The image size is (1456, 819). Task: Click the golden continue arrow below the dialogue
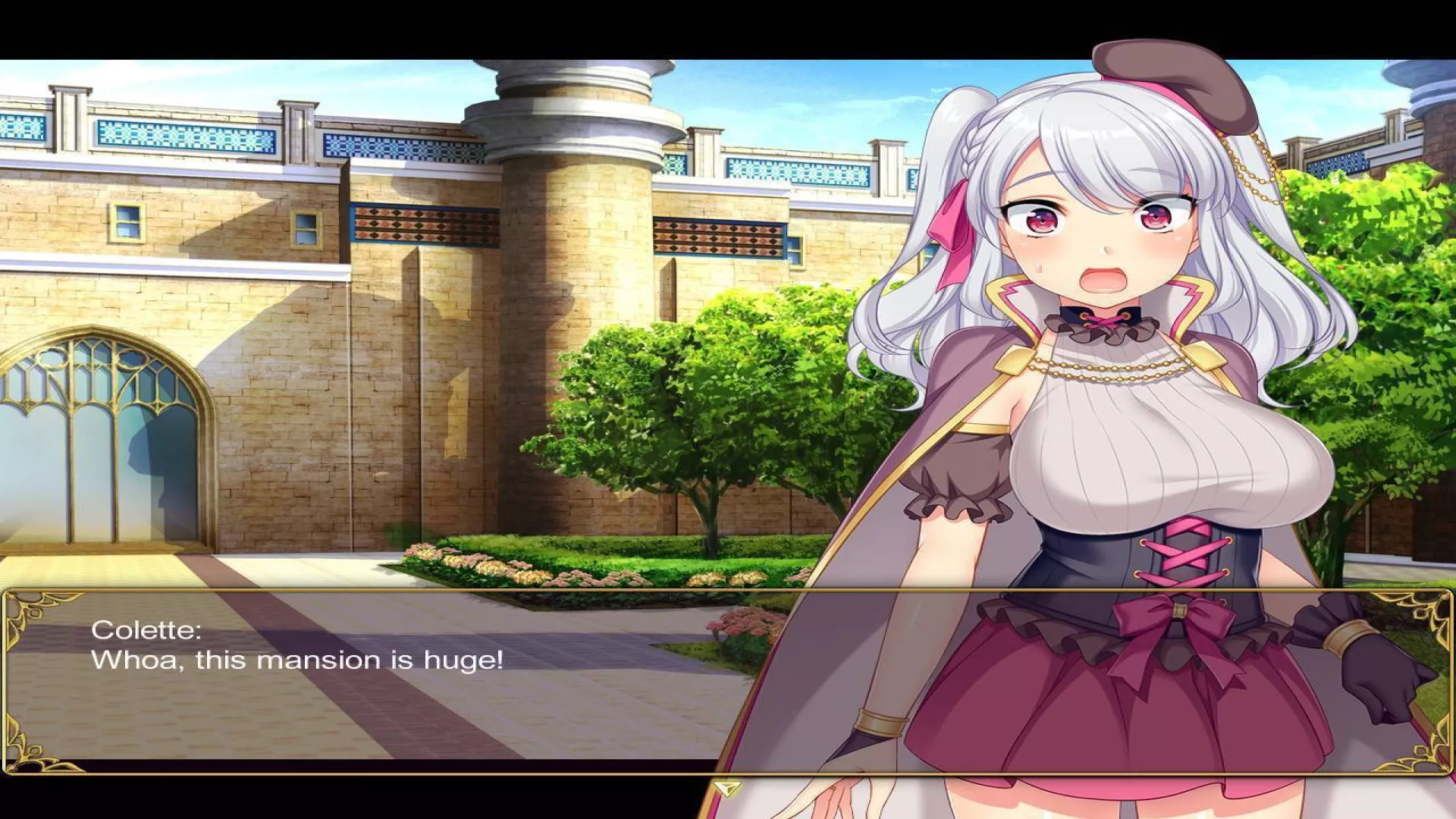727,789
